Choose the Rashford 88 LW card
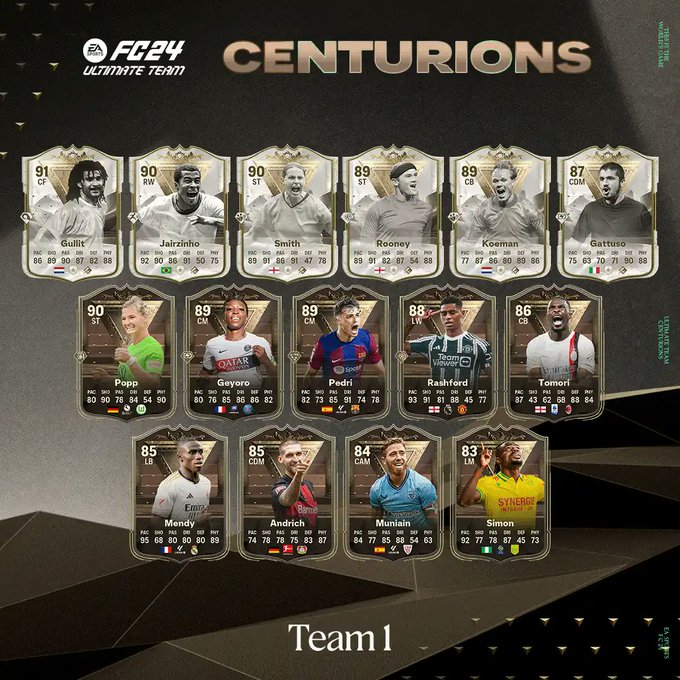Screen dimensions: 680x680 pyautogui.click(x=446, y=350)
